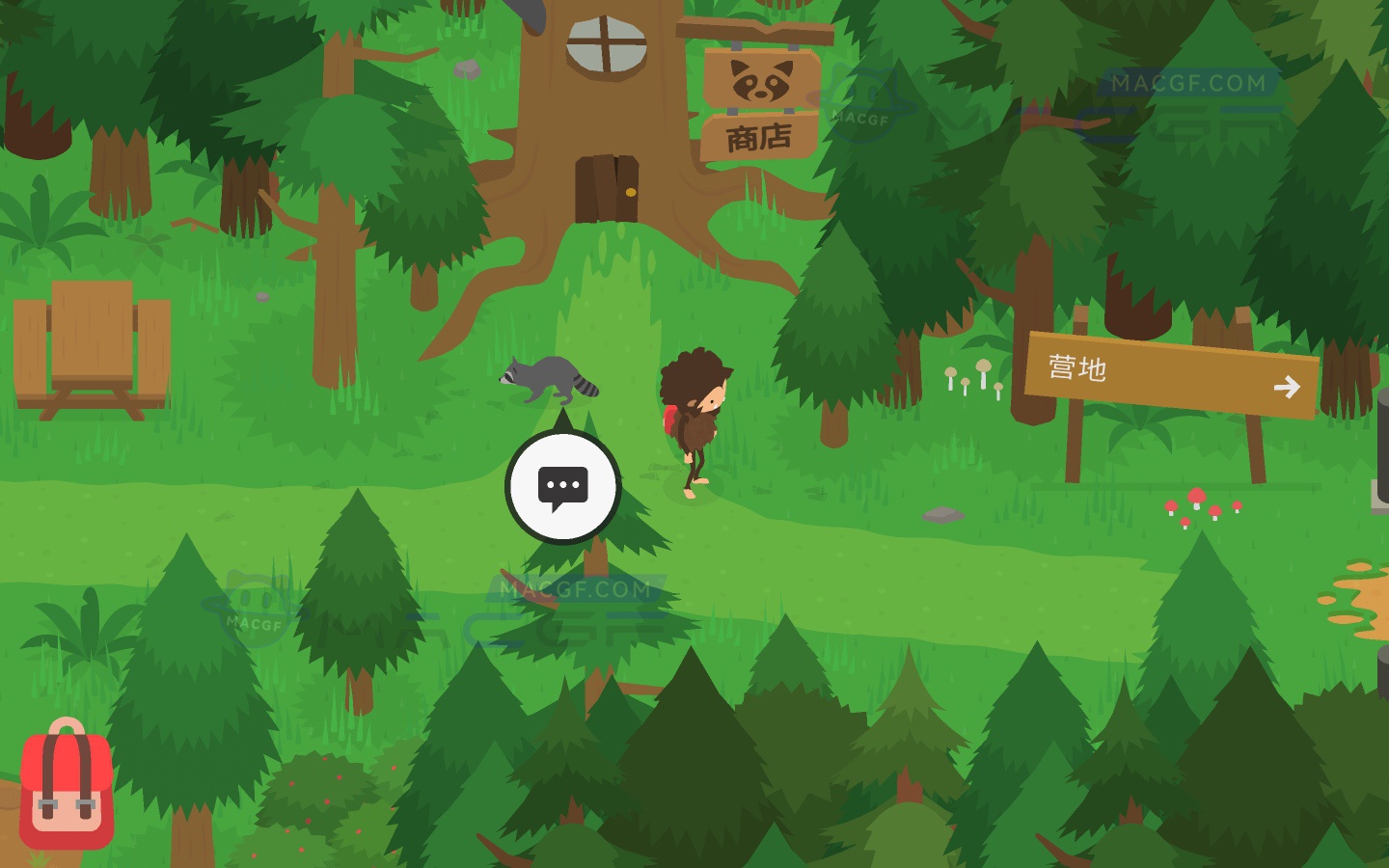
Task: Open the speech bubble dialog icon
Action: [x=563, y=485]
